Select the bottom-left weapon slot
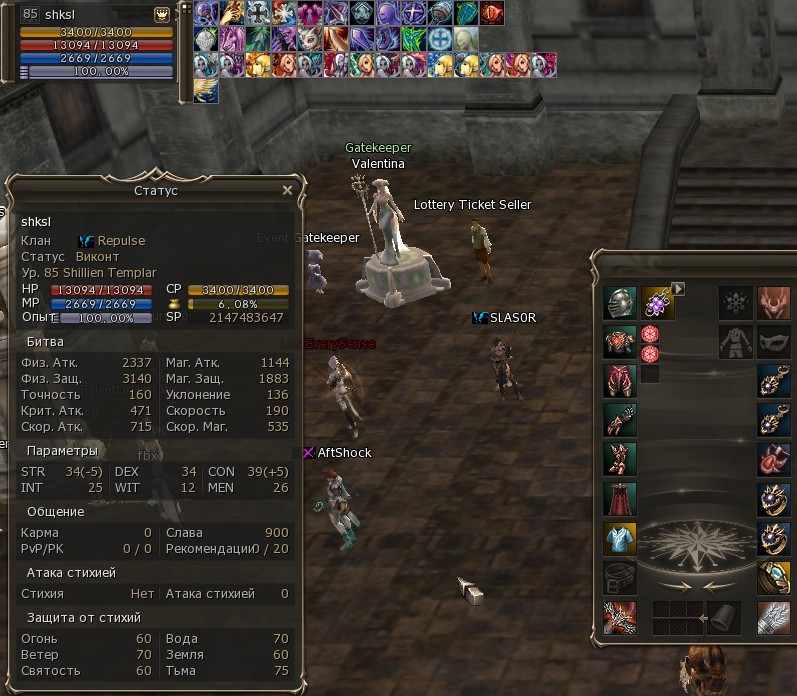 click(x=619, y=616)
